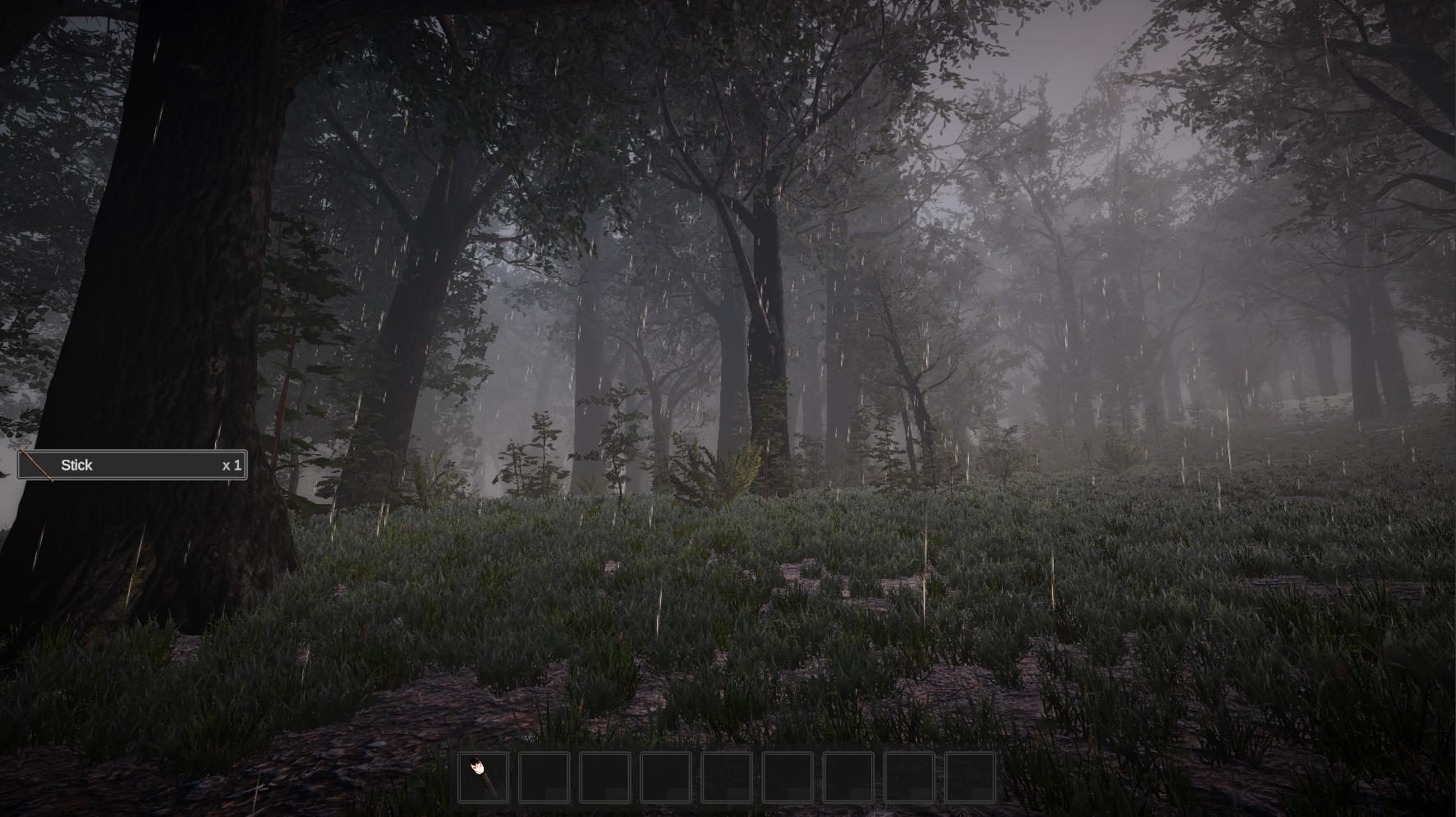Click the Stick pickup notification banner
Viewport: 1456px width, 817px height.
pyautogui.click(x=131, y=465)
